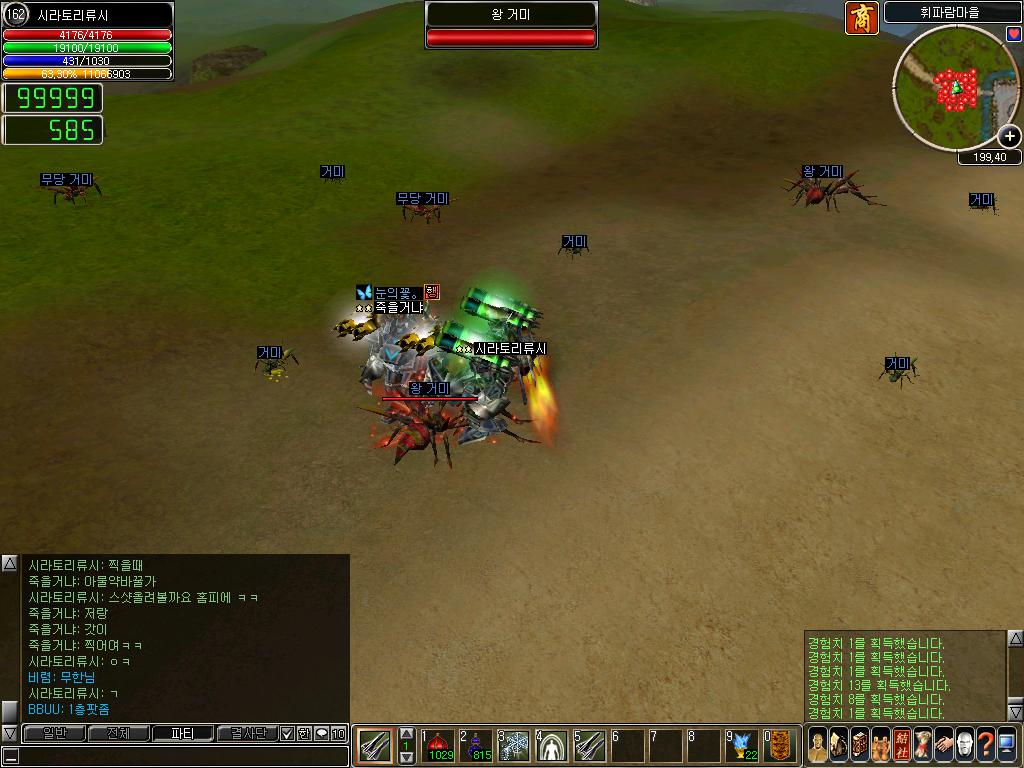Screen dimensions: 1024x768
Task: Toggle the chat filter checkbox
Action: click(287, 734)
